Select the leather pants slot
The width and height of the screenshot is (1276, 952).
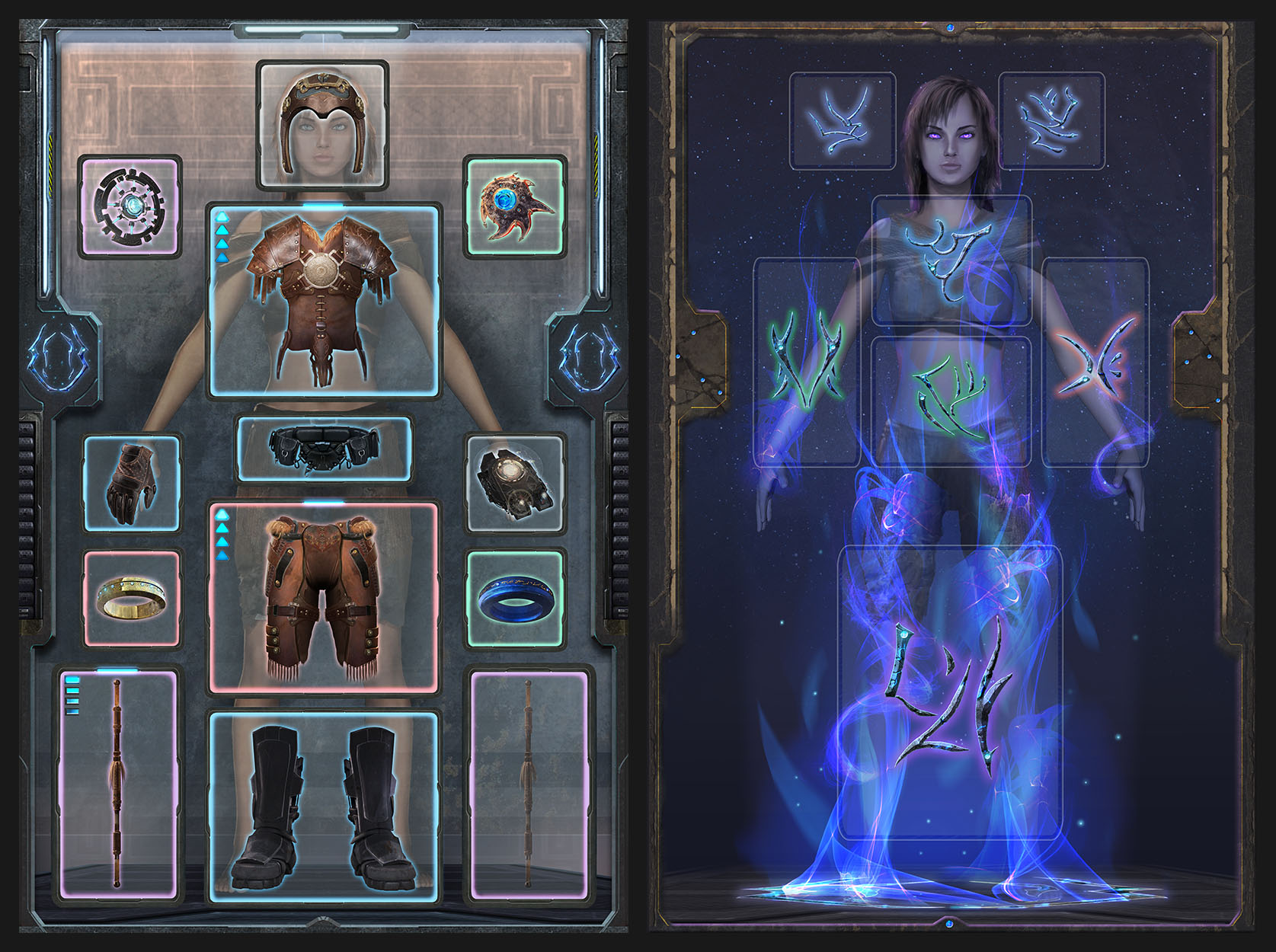(x=324, y=598)
